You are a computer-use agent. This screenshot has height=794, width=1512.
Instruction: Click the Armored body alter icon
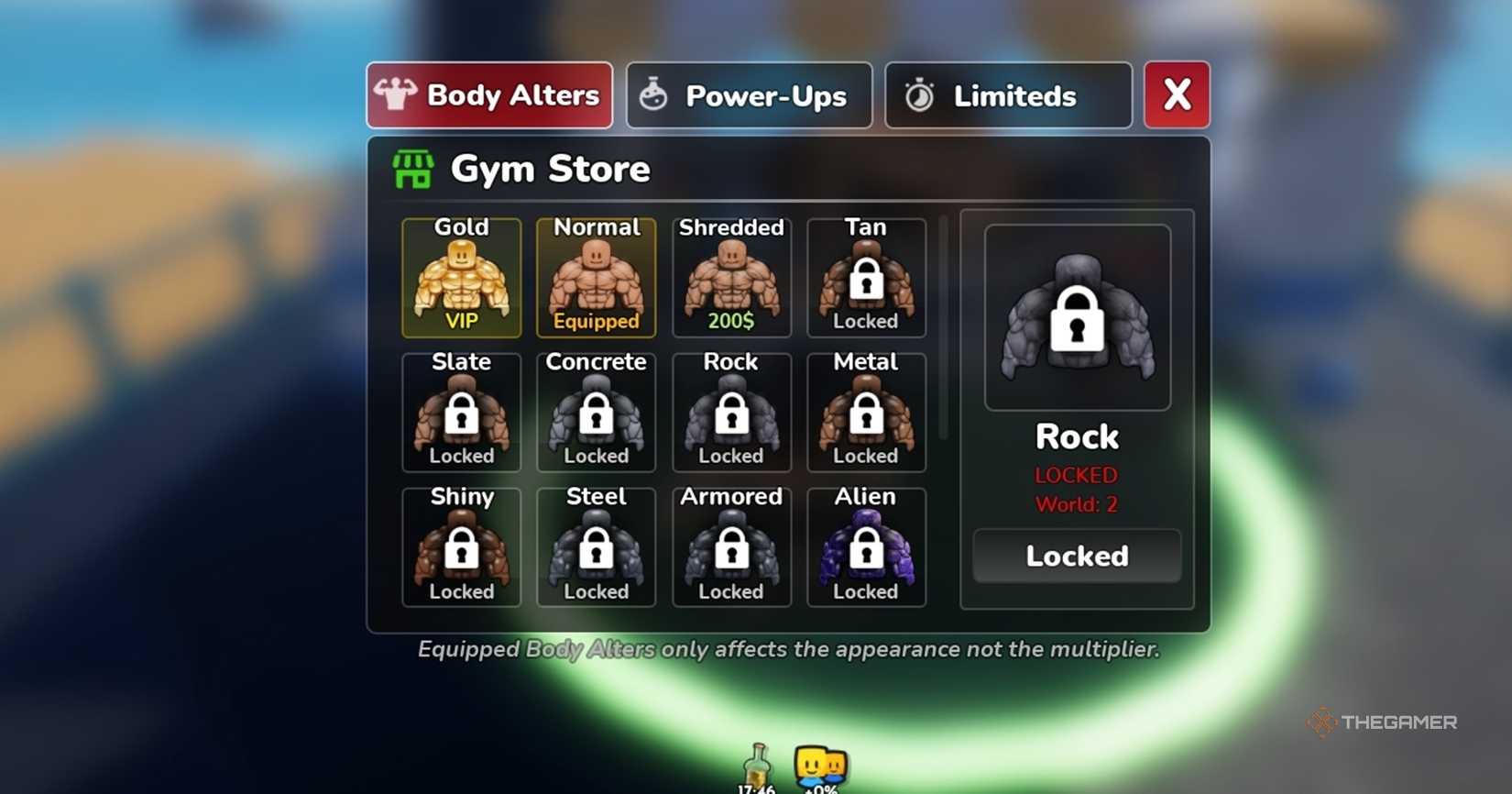tap(730, 547)
